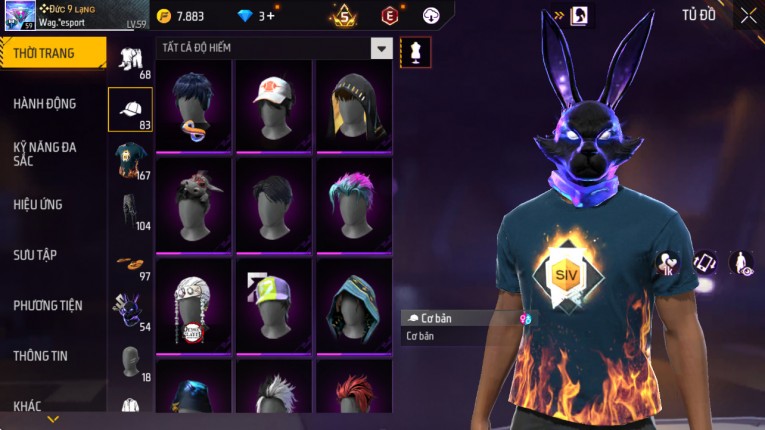765x430 pixels.
Task: Choose the shoes category
Action: point(130,263)
